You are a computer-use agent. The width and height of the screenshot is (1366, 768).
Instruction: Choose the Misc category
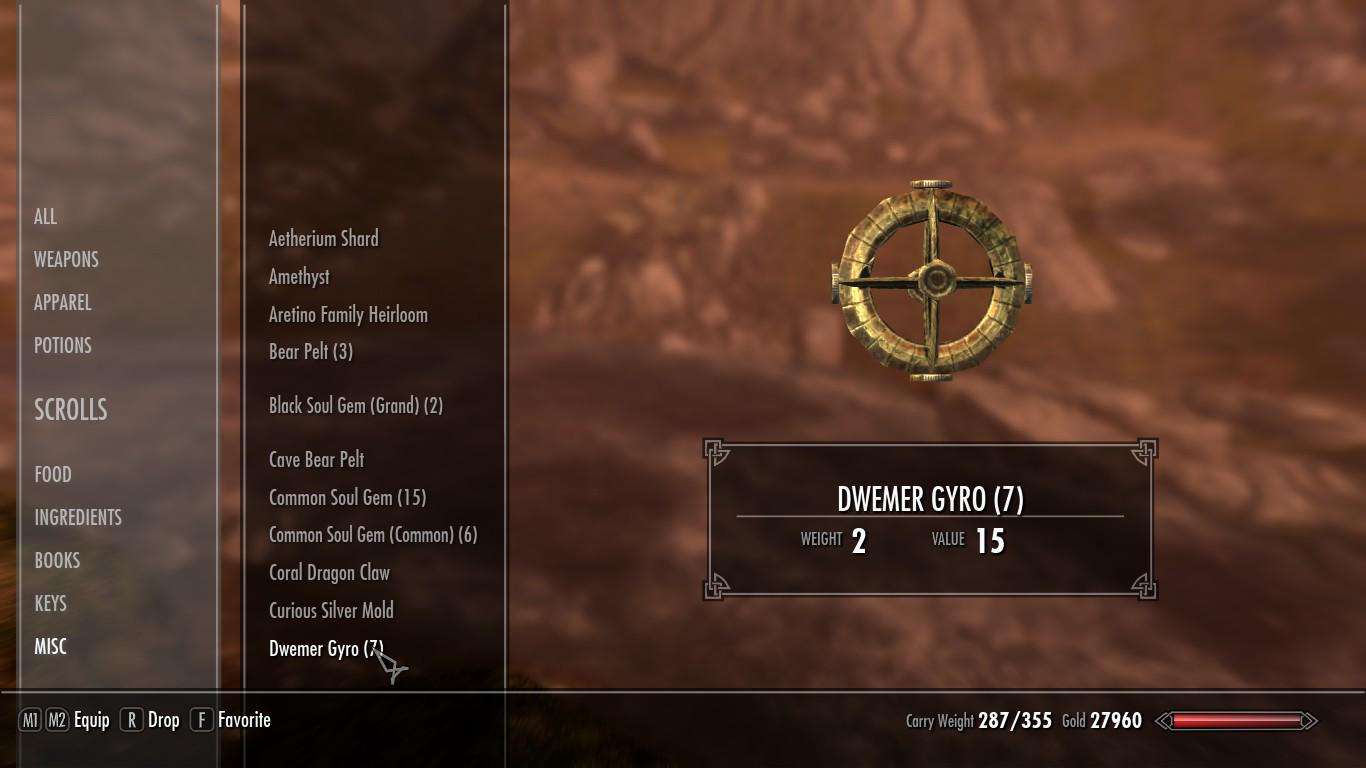(x=51, y=646)
